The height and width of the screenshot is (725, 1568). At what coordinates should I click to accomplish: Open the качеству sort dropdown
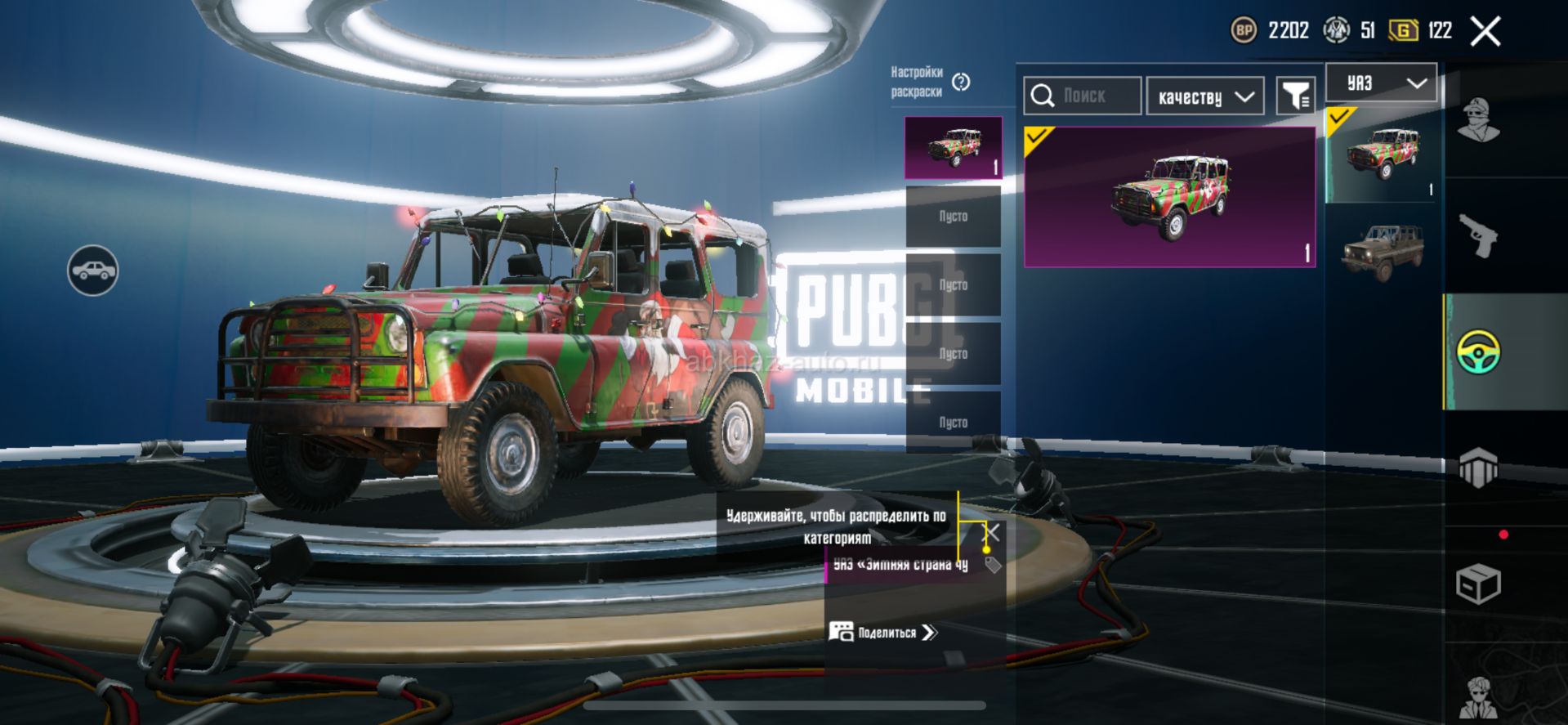[x=1205, y=97]
